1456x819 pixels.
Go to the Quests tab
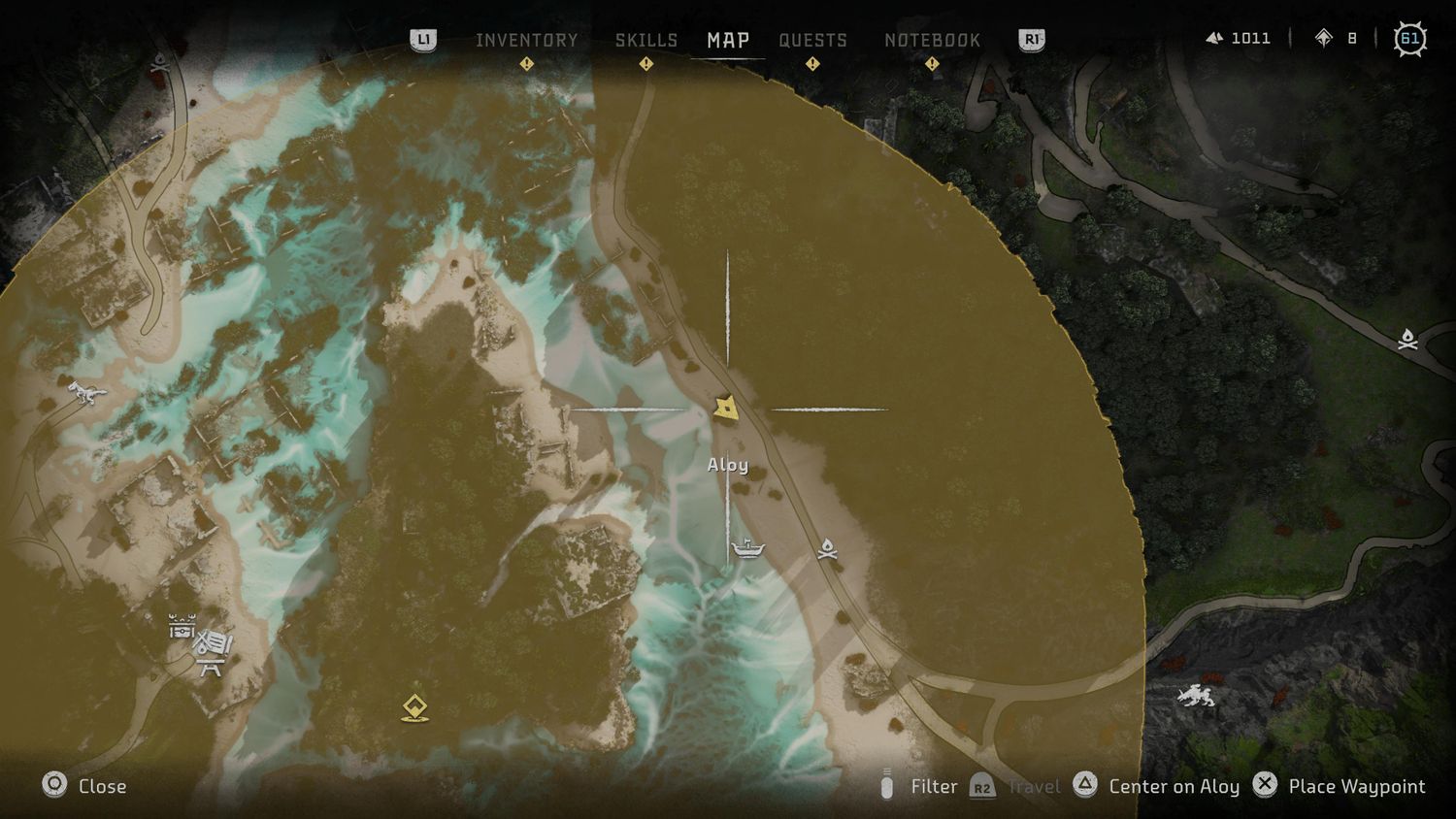point(812,40)
